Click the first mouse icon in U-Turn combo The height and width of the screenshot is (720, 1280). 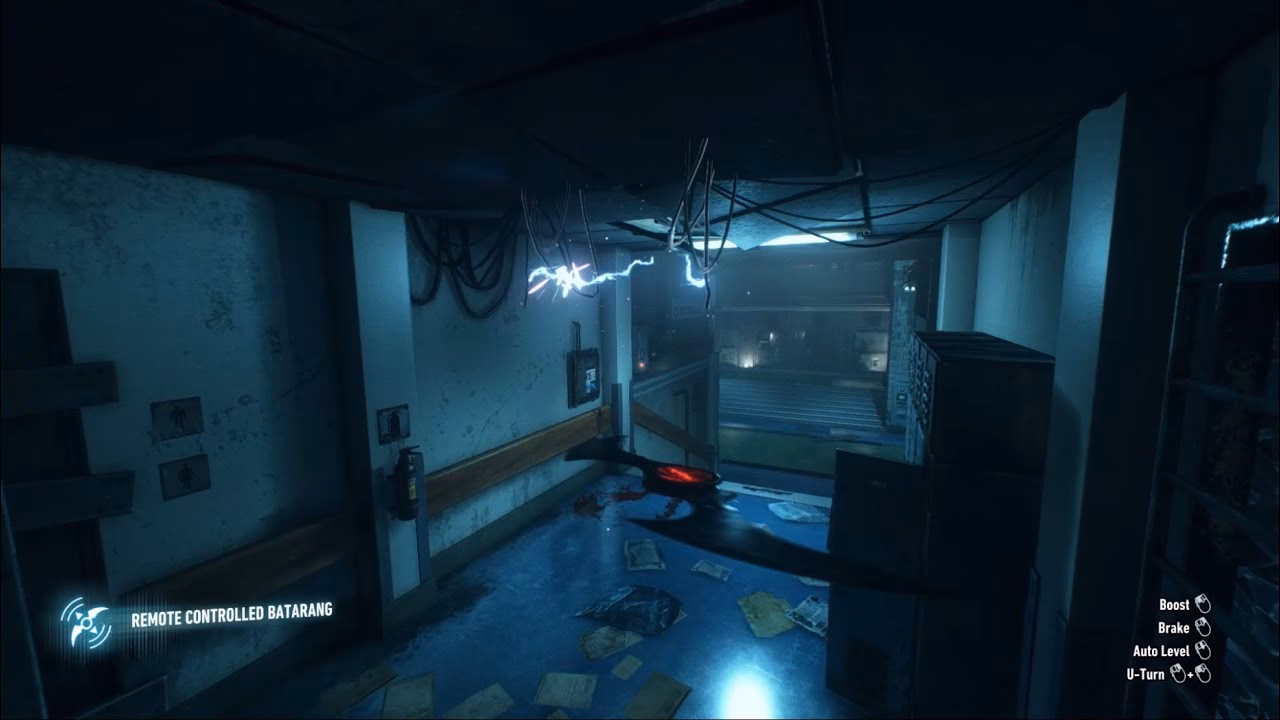pos(1178,673)
